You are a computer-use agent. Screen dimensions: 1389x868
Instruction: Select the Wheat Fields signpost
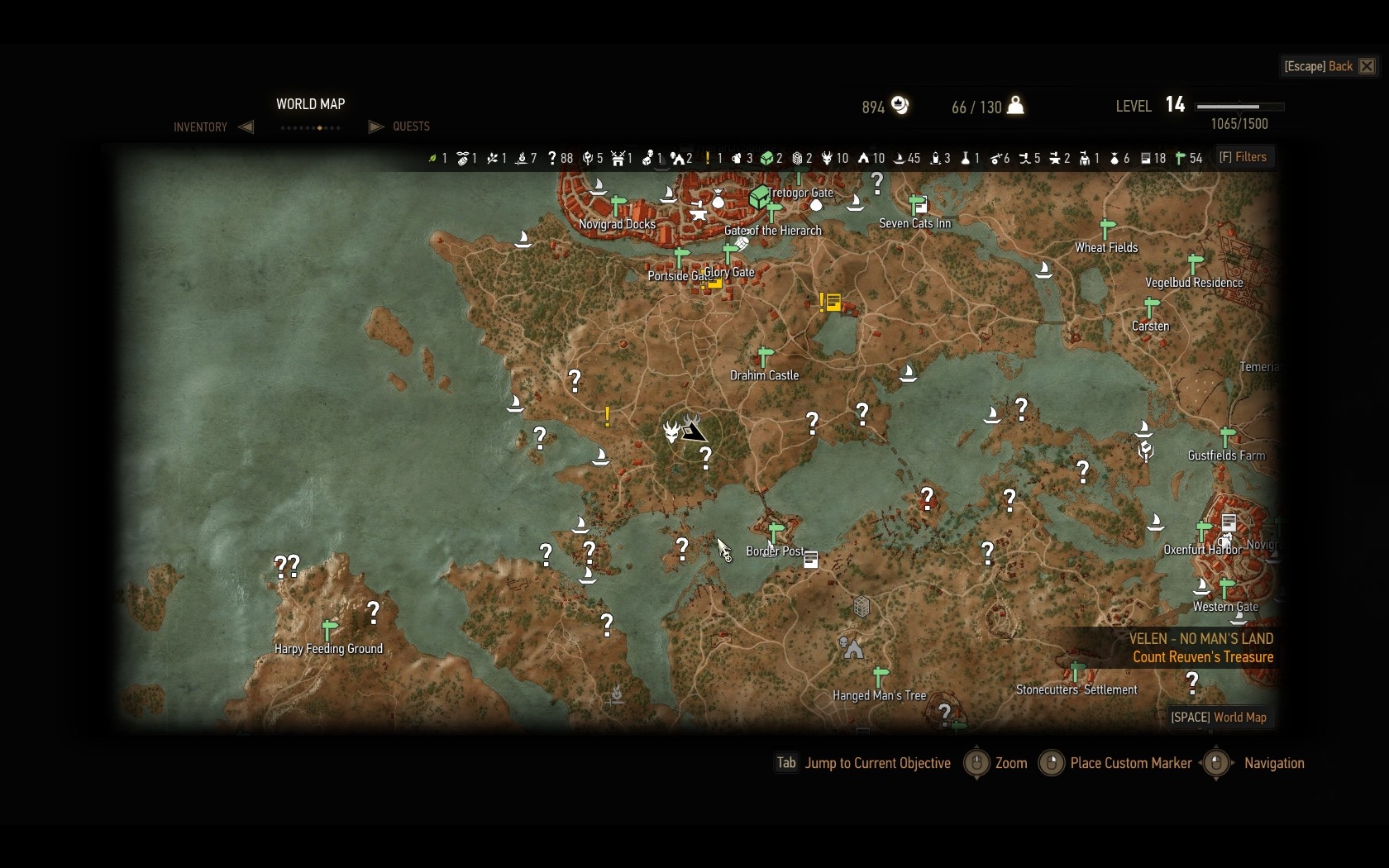[1107, 228]
